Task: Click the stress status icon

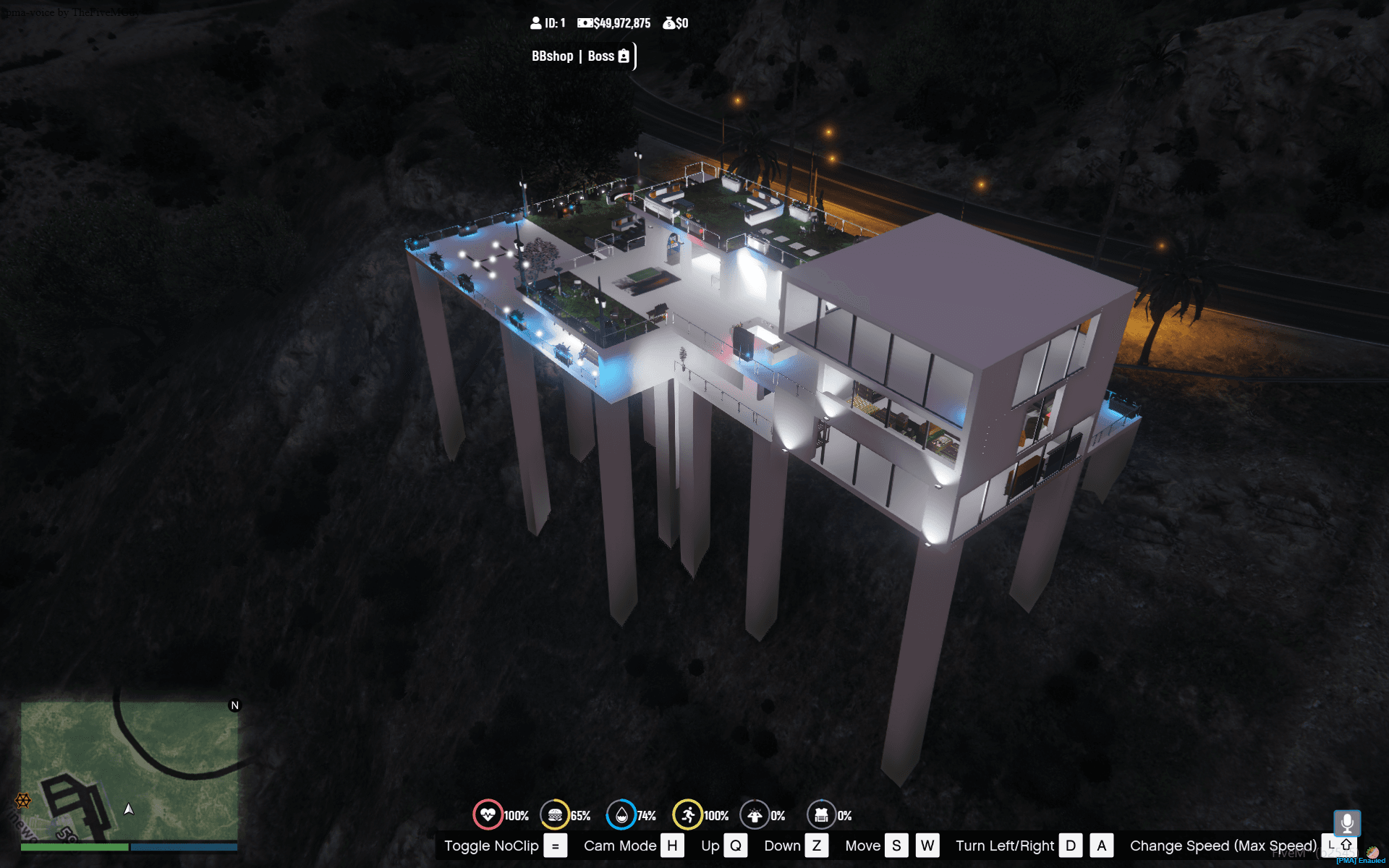Action: [x=755, y=815]
